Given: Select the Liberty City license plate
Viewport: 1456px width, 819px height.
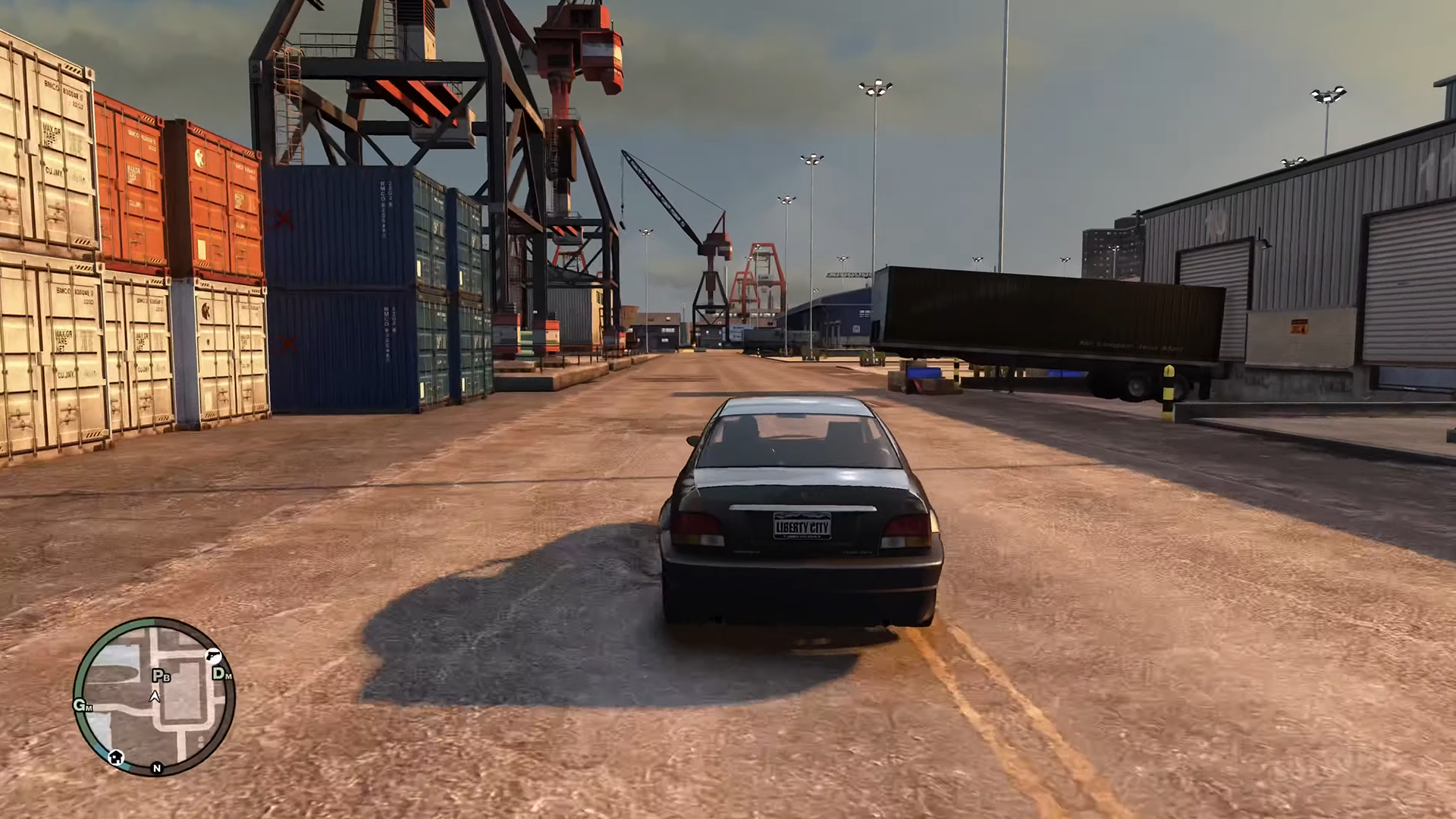Looking at the screenshot, I should [804, 525].
